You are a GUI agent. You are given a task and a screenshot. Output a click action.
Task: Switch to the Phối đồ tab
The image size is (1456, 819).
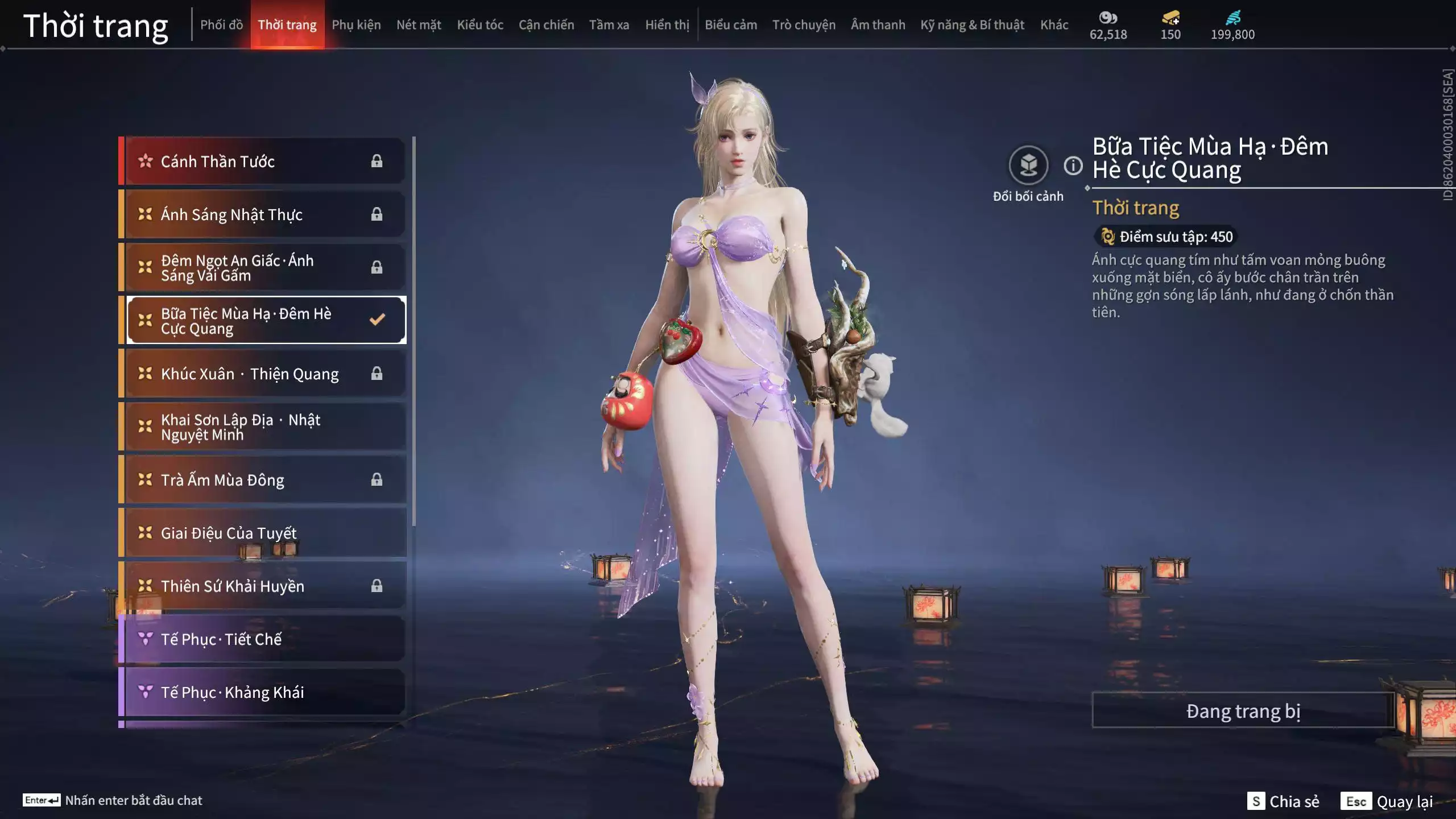(x=221, y=25)
